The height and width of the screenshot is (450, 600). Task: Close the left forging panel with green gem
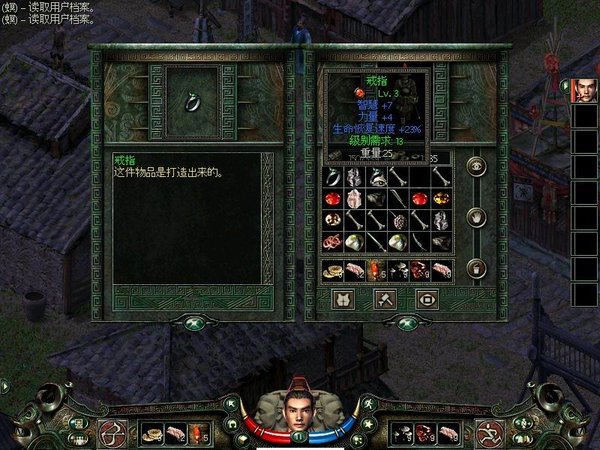[x=190, y=323]
